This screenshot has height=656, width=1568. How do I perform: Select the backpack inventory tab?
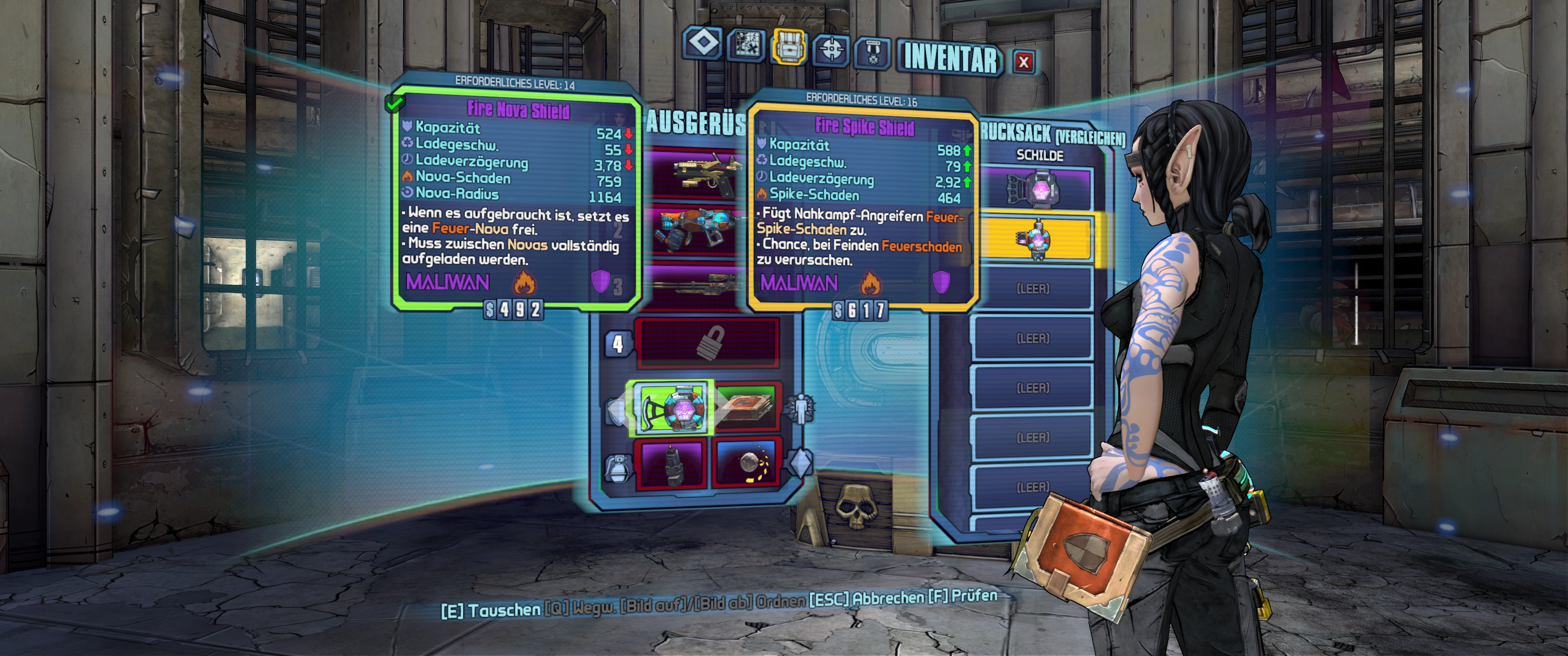coord(789,46)
